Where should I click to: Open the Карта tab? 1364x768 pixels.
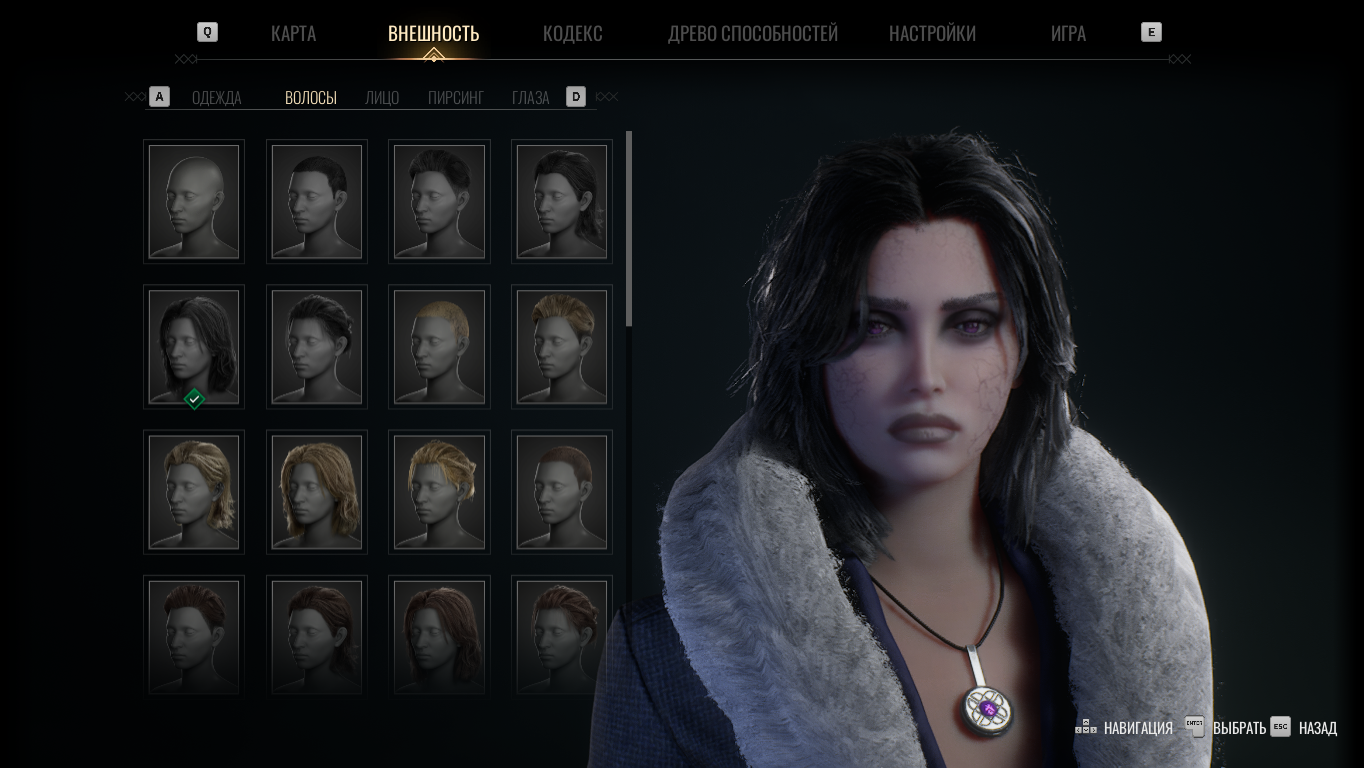click(293, 33)
